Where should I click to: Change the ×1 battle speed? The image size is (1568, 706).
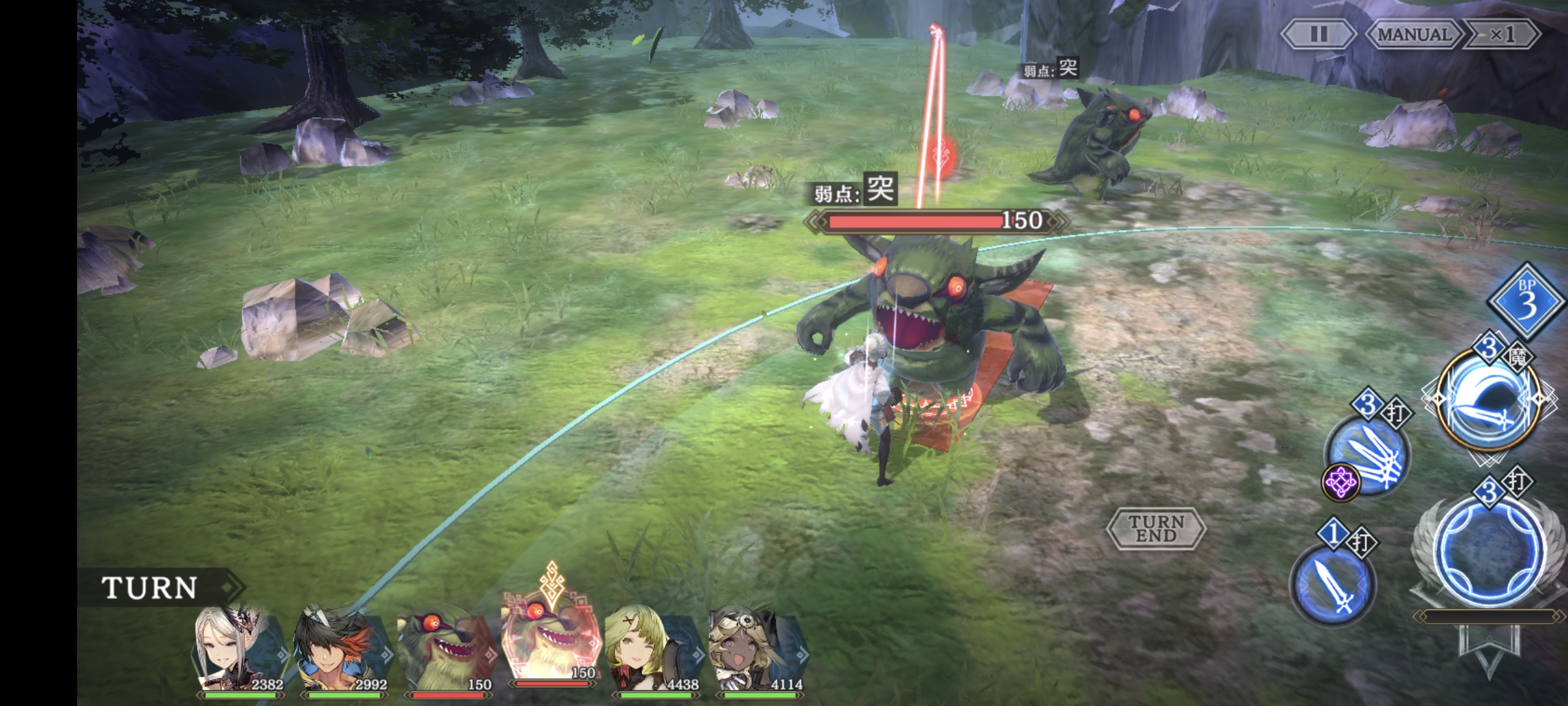click(x=1501, y=34)
